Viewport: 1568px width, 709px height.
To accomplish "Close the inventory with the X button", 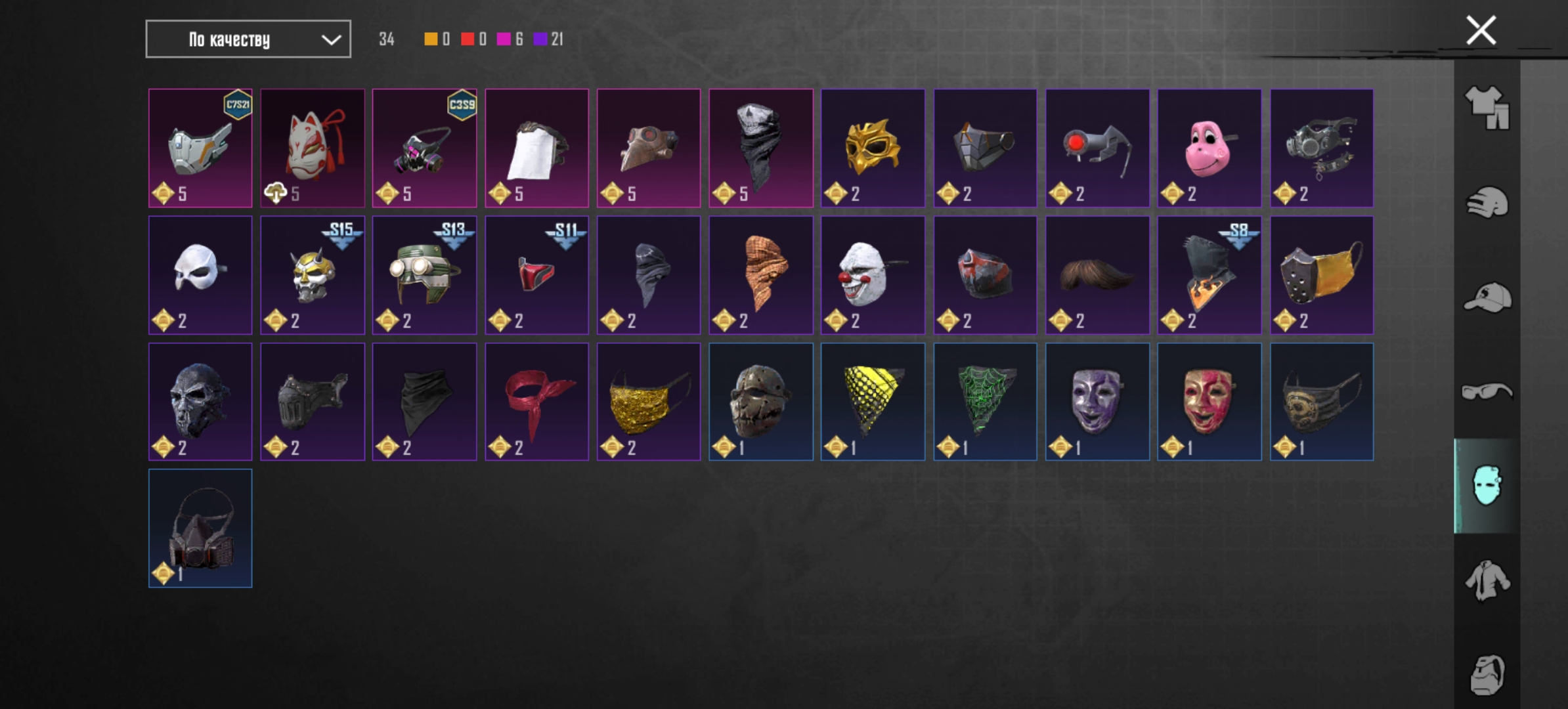I will coord(1481,30).
